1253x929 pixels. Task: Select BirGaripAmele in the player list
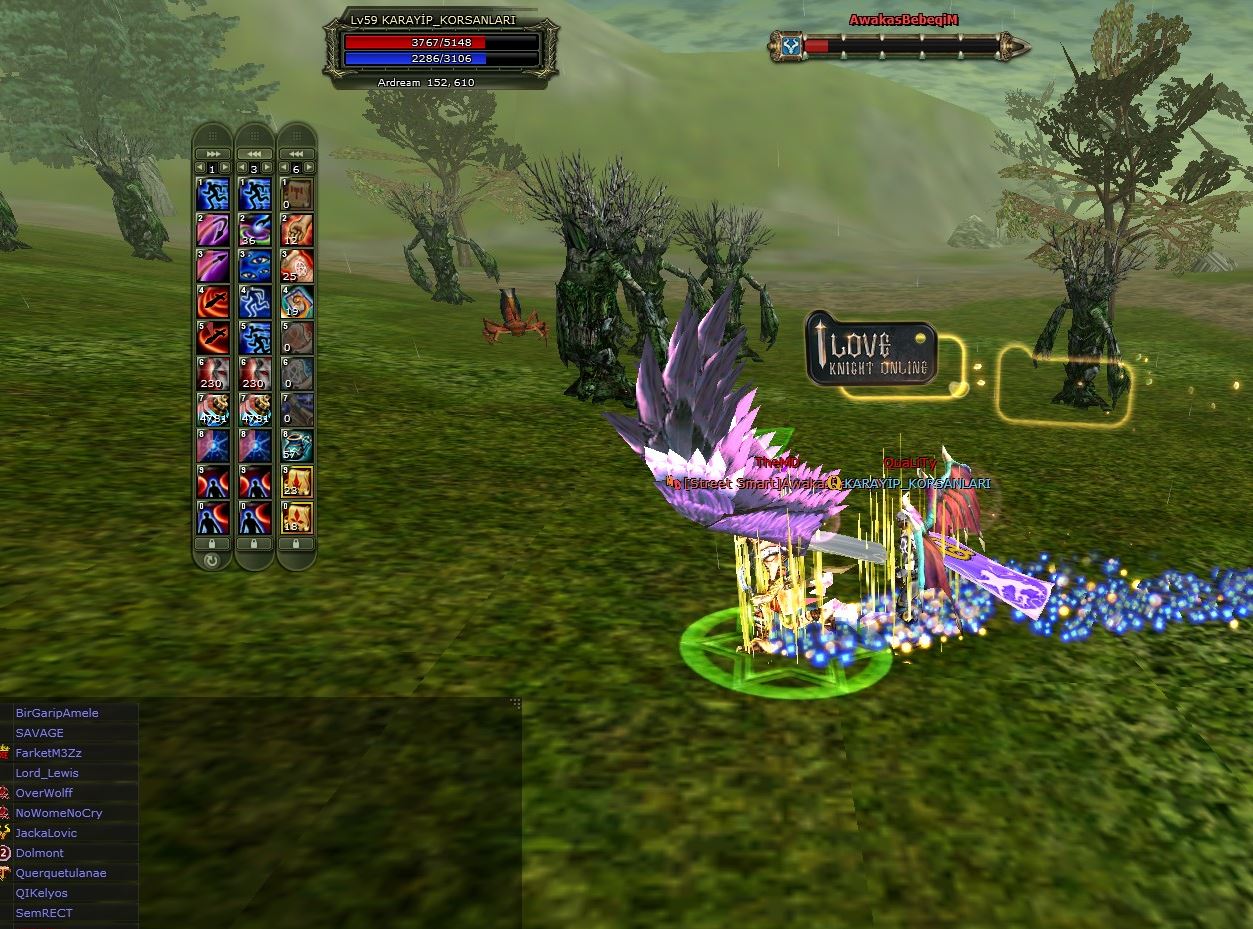click(57, 713)
